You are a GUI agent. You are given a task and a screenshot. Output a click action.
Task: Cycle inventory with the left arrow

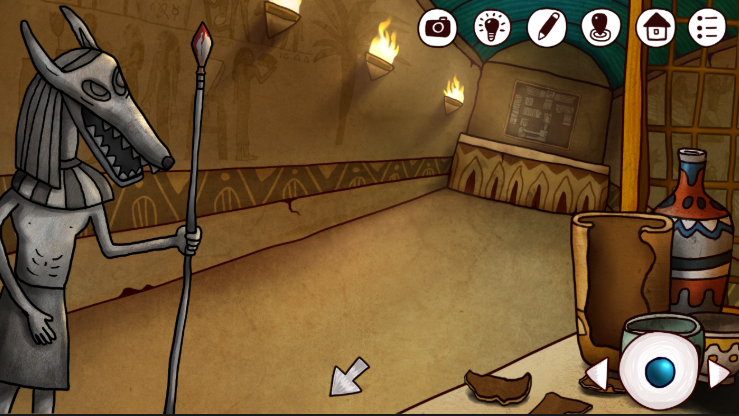(x=597, y=374)
